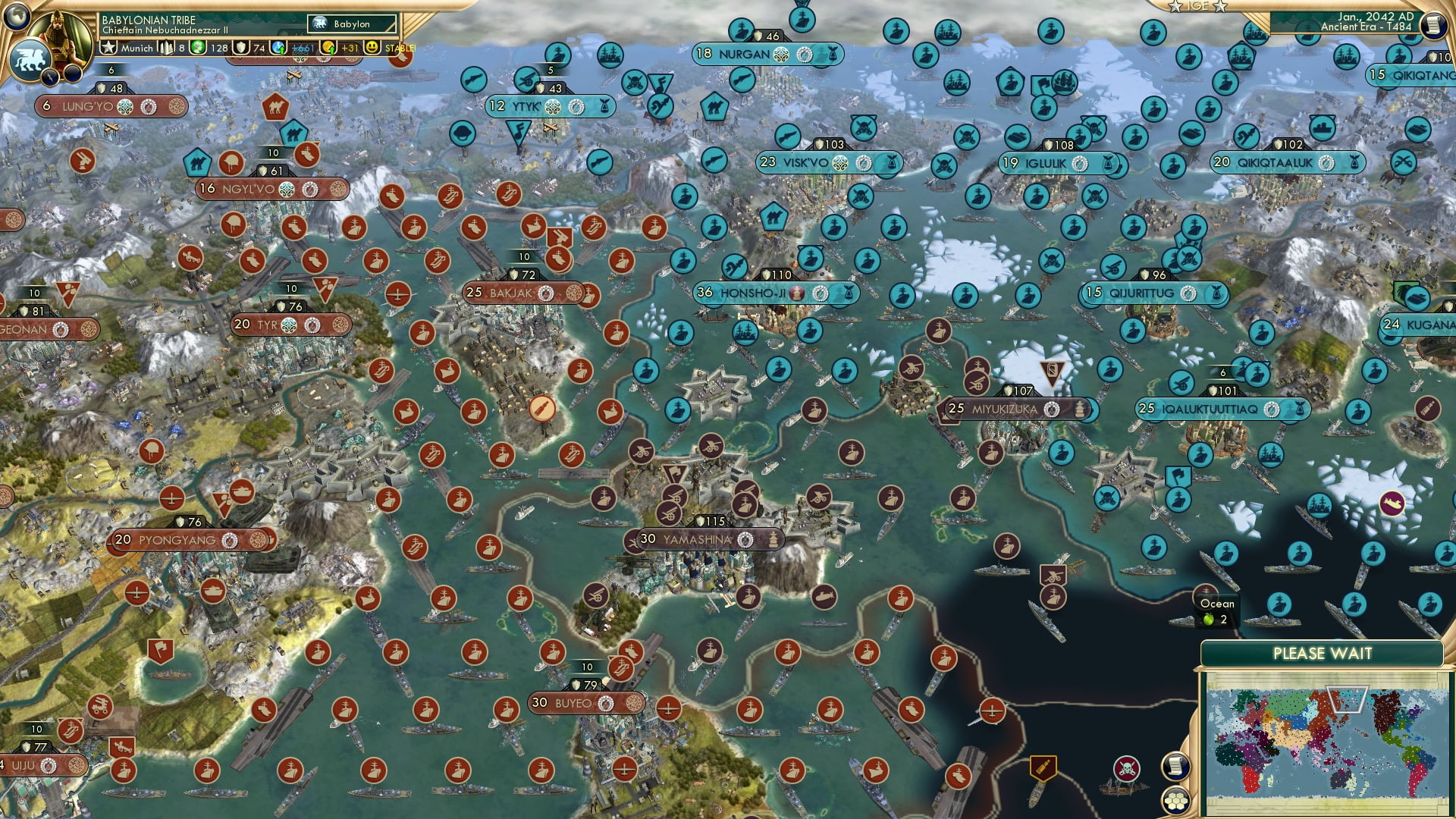Click the science beaker icon showing 128

coord(198,47)
